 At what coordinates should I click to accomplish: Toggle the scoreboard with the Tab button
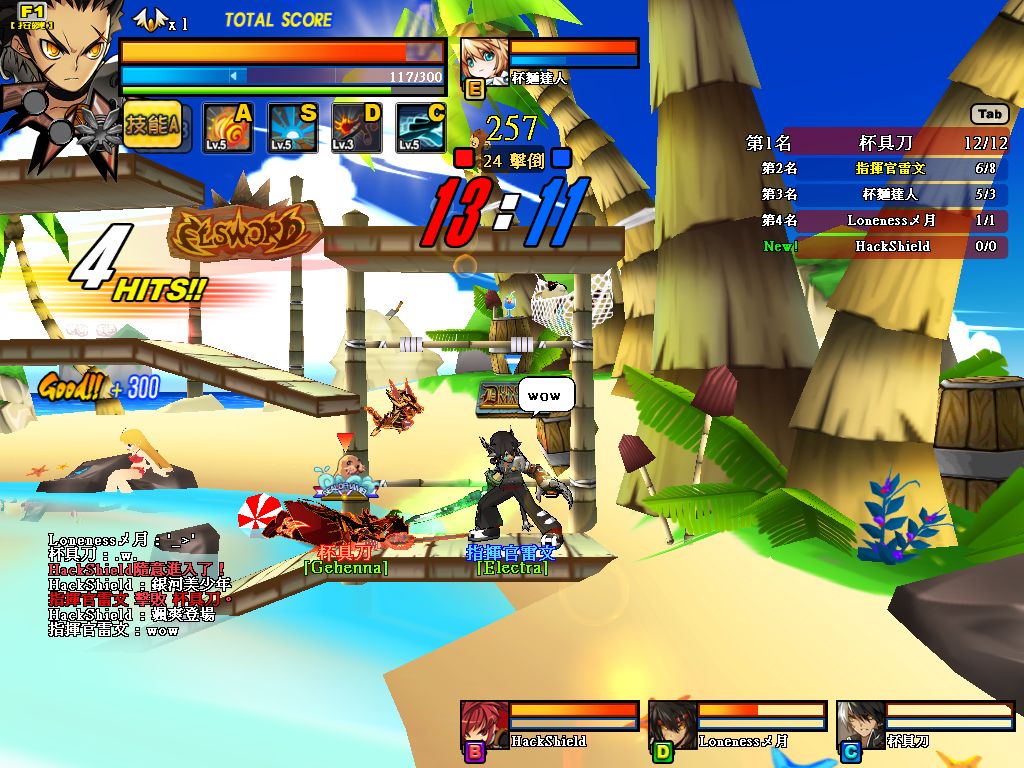coord(990,114)
